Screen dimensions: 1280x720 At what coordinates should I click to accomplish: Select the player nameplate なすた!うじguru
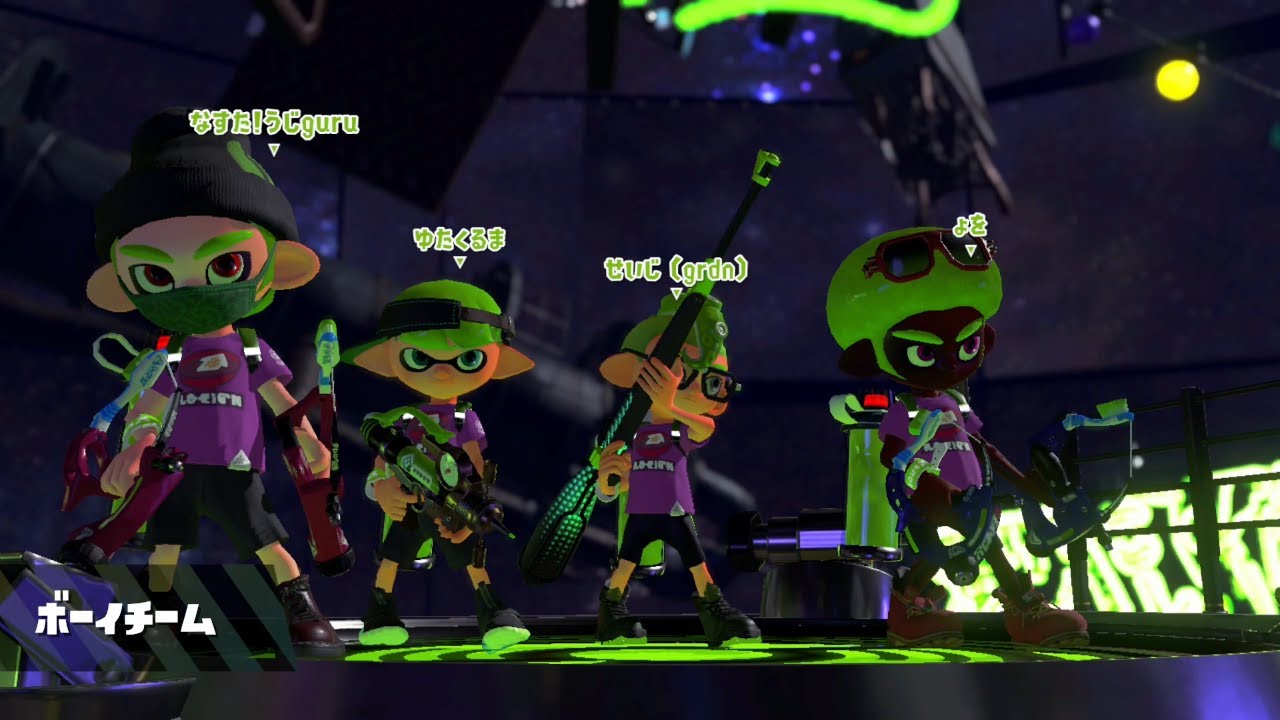tap(272, 125)
